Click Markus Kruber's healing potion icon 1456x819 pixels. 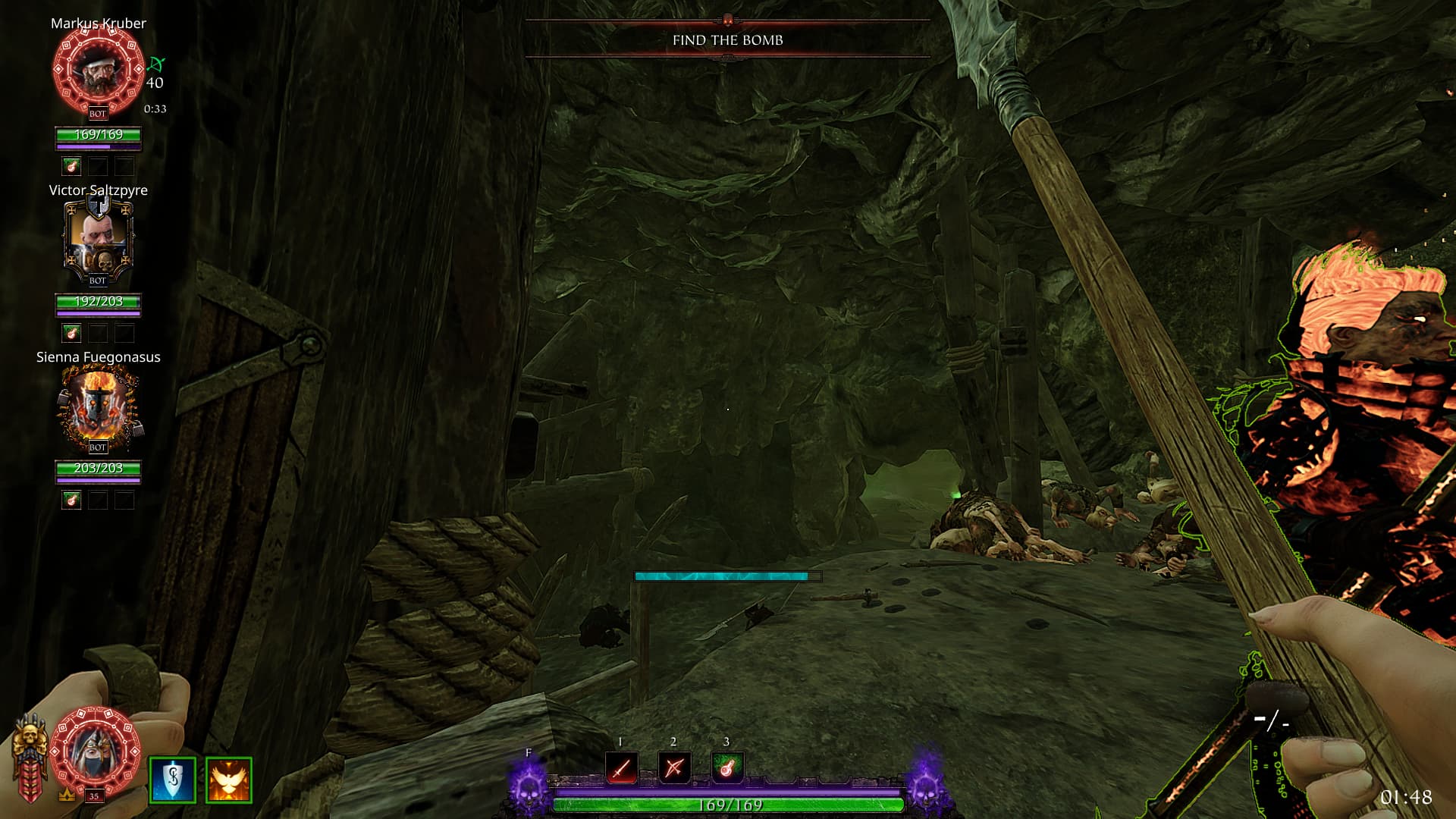pos(71,166)
